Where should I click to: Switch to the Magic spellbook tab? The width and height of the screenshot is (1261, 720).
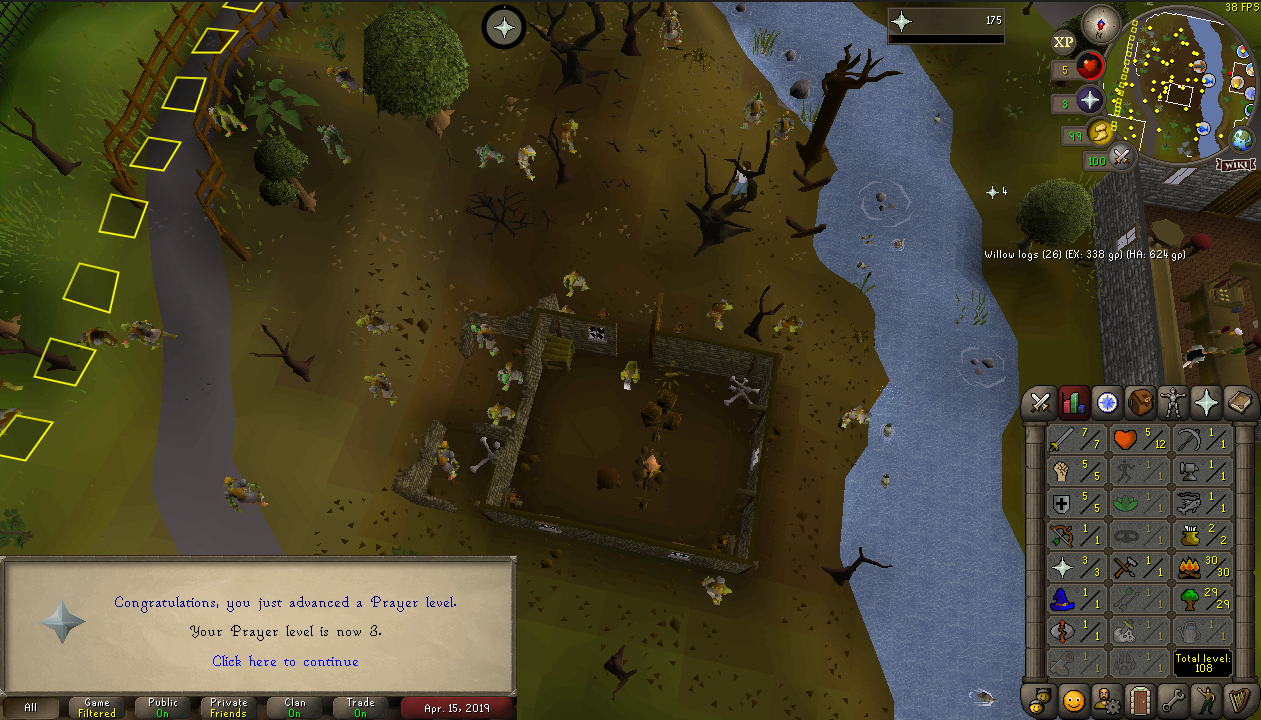(1240, 403)
